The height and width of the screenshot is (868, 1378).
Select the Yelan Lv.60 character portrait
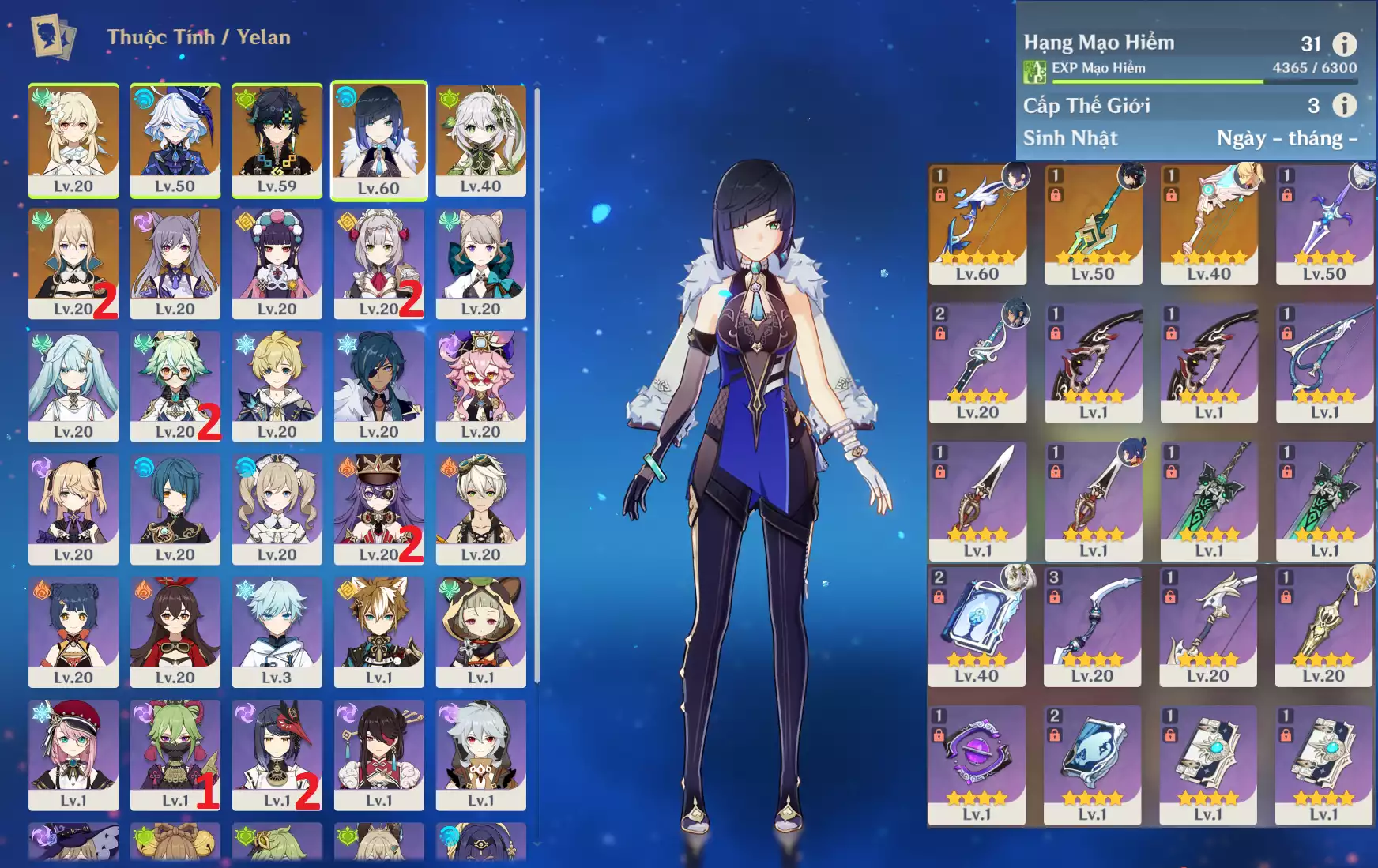[x=378, y=140]
